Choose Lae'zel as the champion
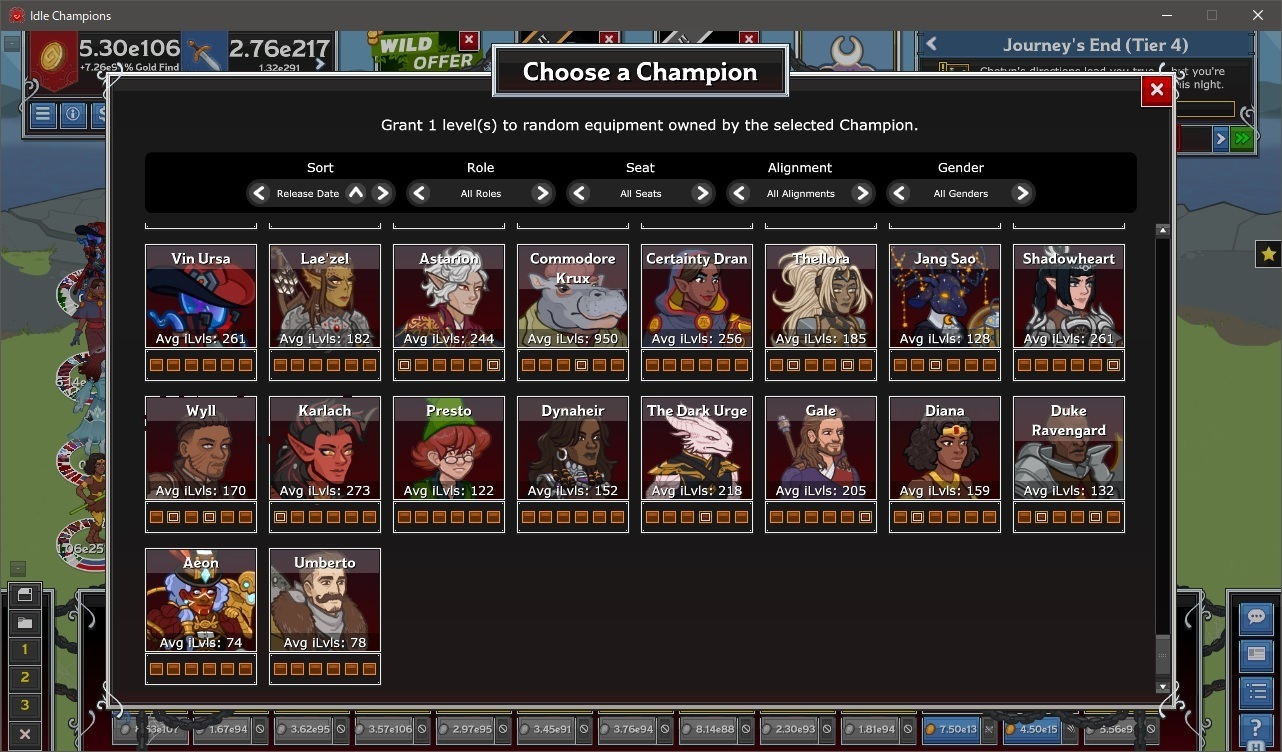This screenshot has height=752, width=1282. point(325,297)
